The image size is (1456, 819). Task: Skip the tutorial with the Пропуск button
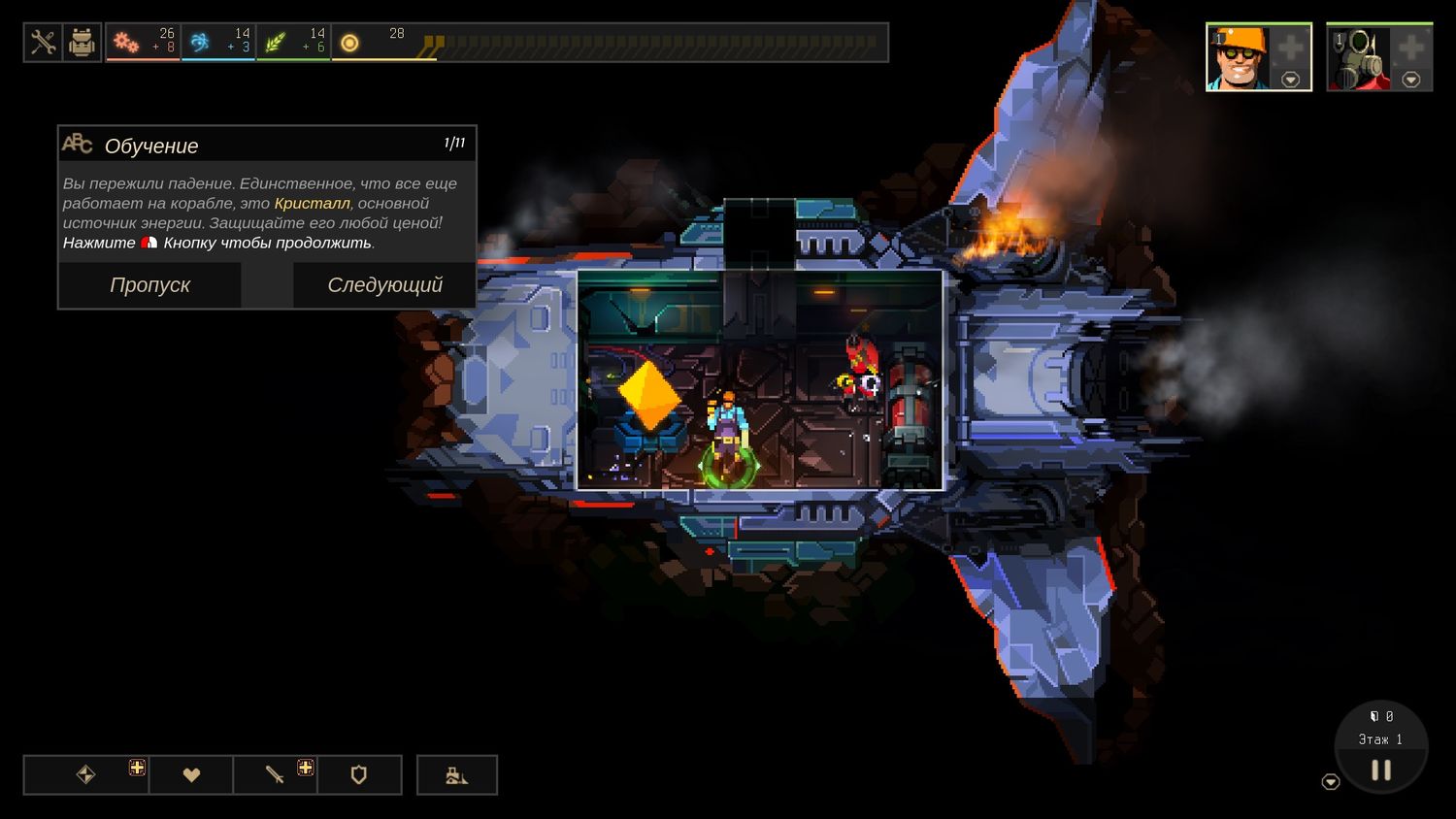[x=149, y=285]
